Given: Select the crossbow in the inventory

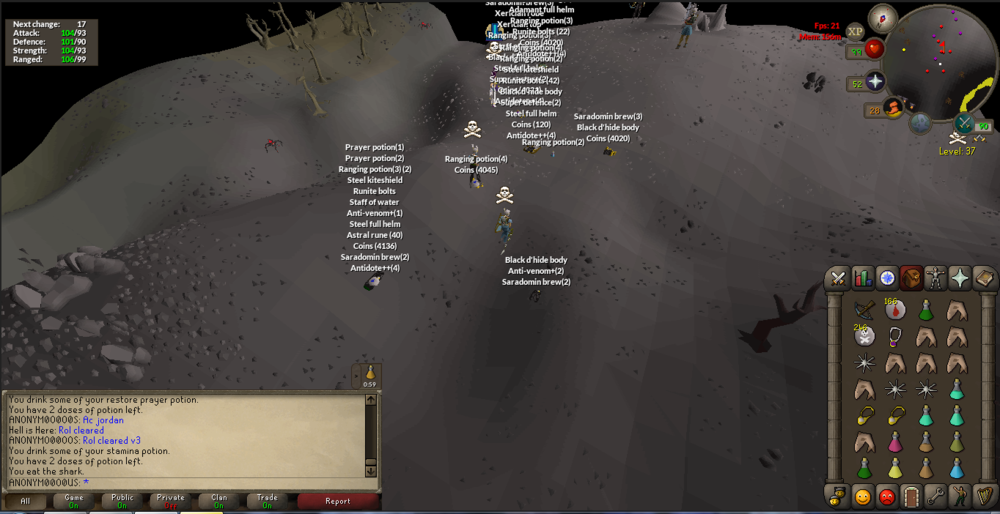Looking at the screenshot, I should 864,311.
